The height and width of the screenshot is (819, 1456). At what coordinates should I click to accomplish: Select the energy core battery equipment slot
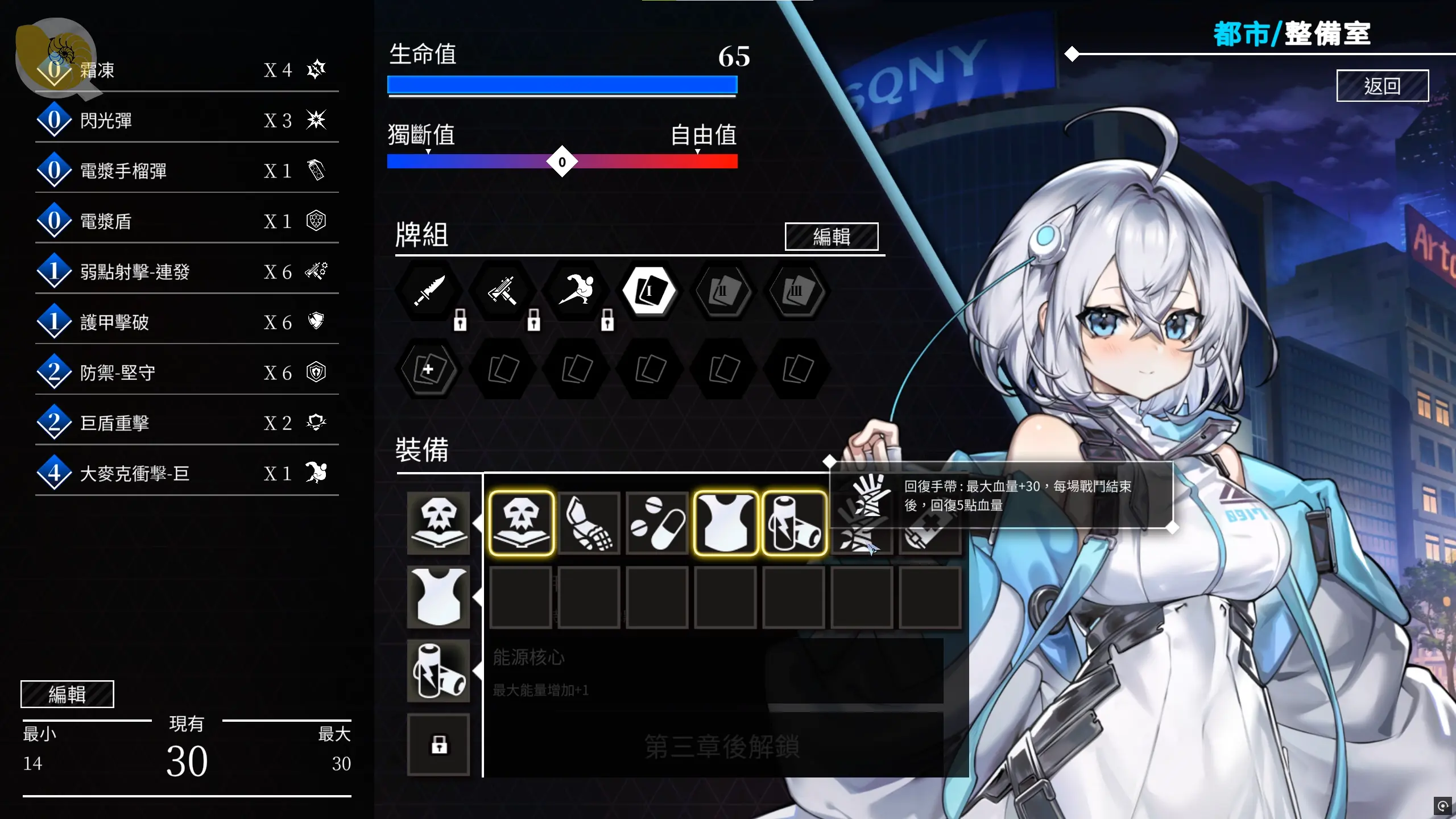pos(439,671)
